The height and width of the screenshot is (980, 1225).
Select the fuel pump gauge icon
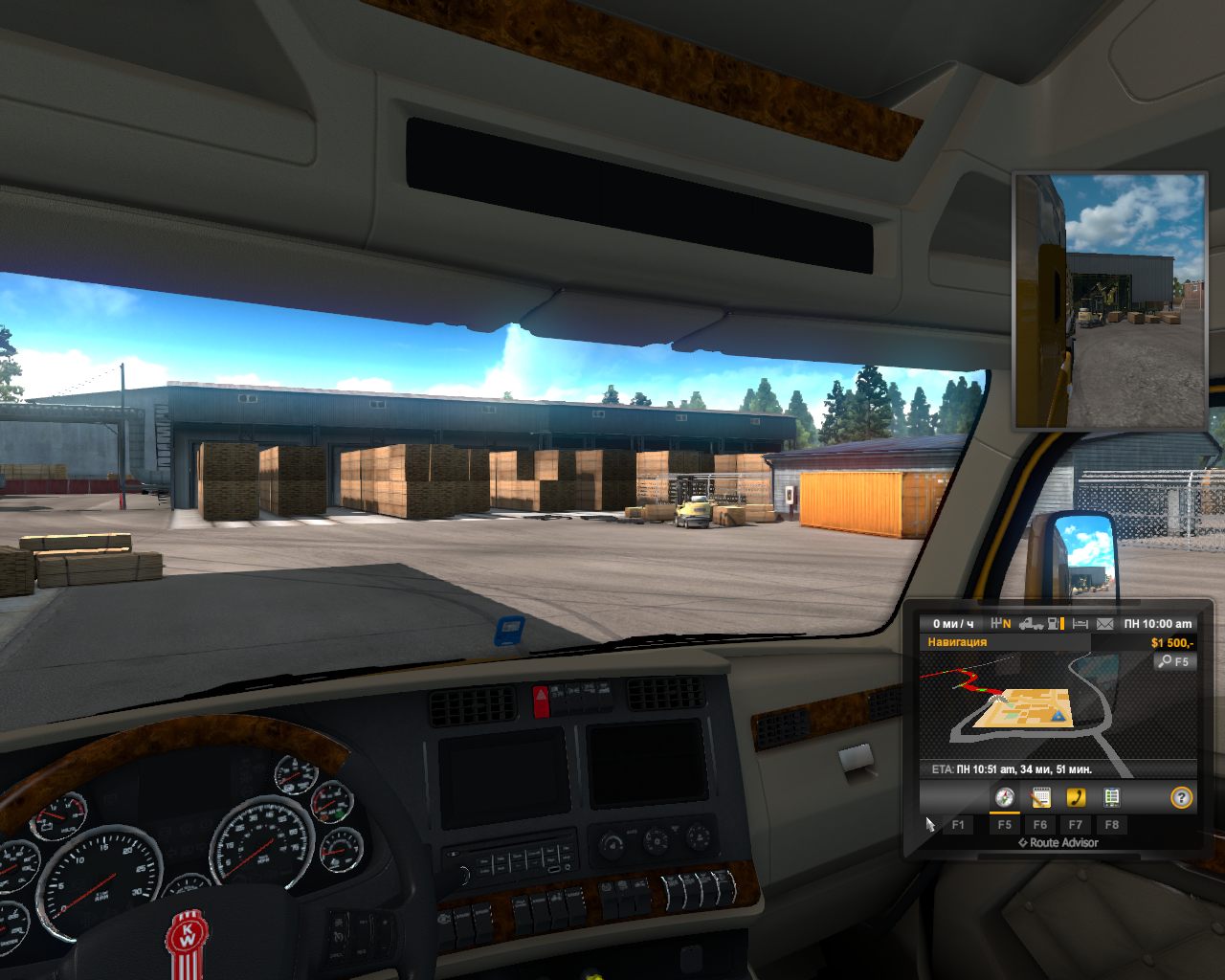coord(1056,624)
